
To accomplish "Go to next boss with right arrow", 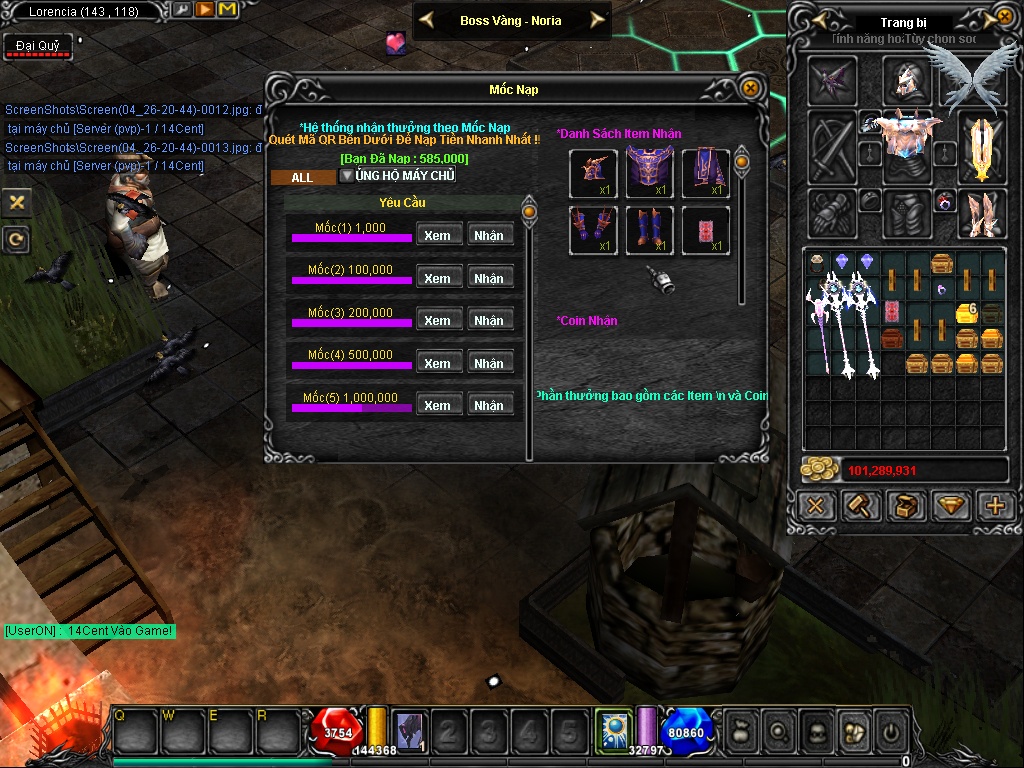I will (597, 20).
